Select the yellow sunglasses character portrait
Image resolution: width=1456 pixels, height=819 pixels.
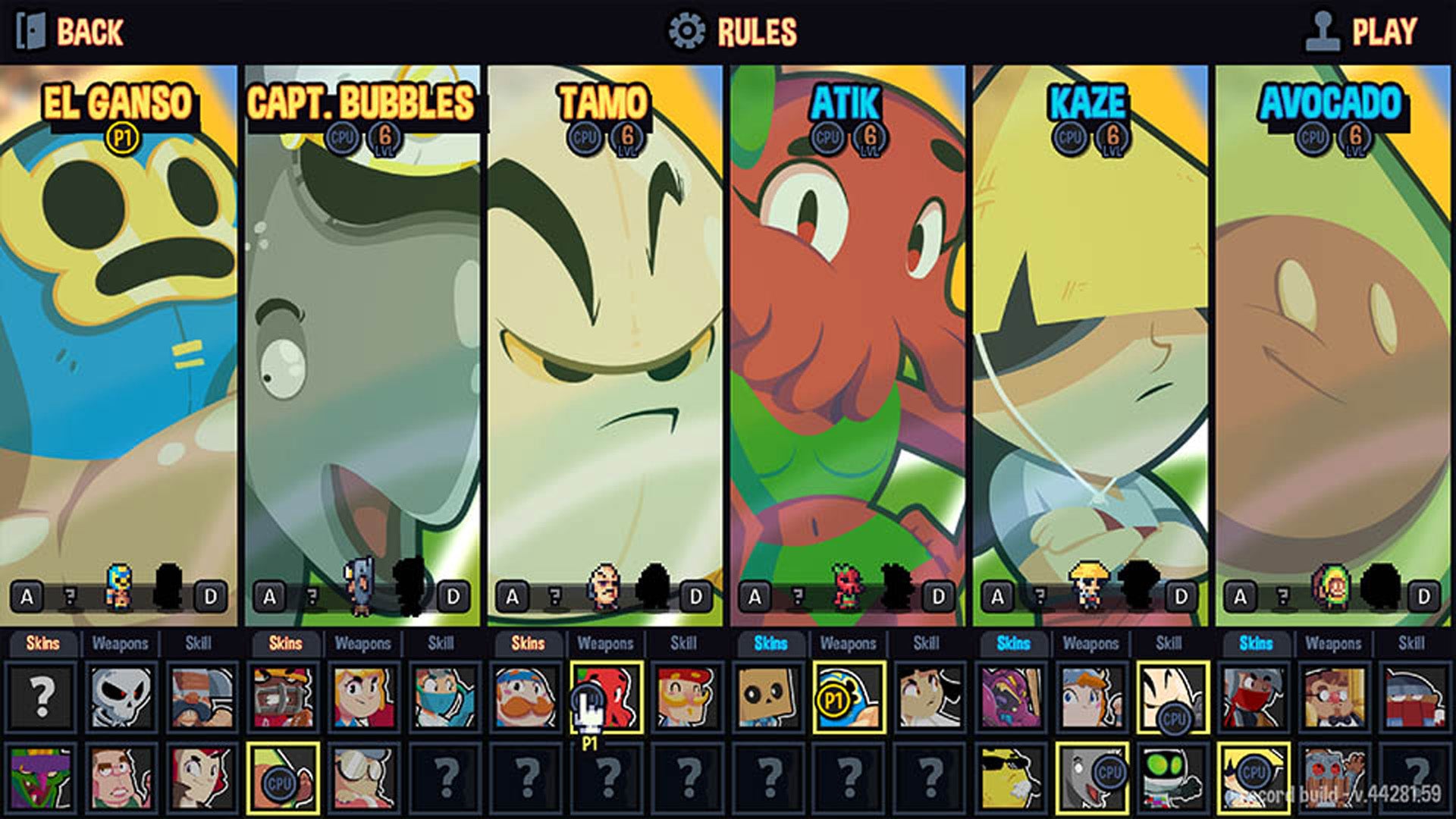[1012, 777]
